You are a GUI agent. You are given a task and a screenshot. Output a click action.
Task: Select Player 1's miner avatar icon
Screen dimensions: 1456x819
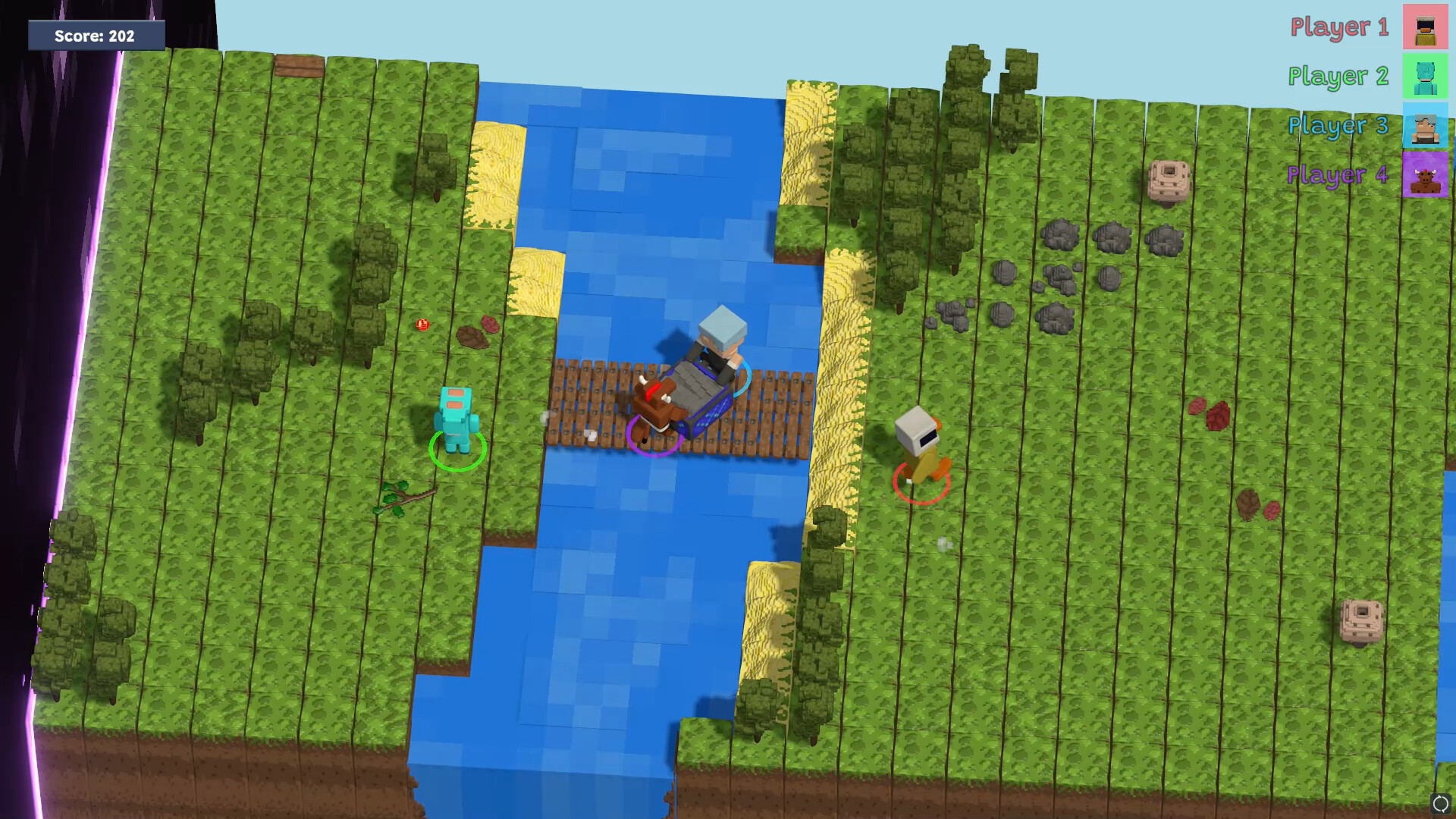1426,28
